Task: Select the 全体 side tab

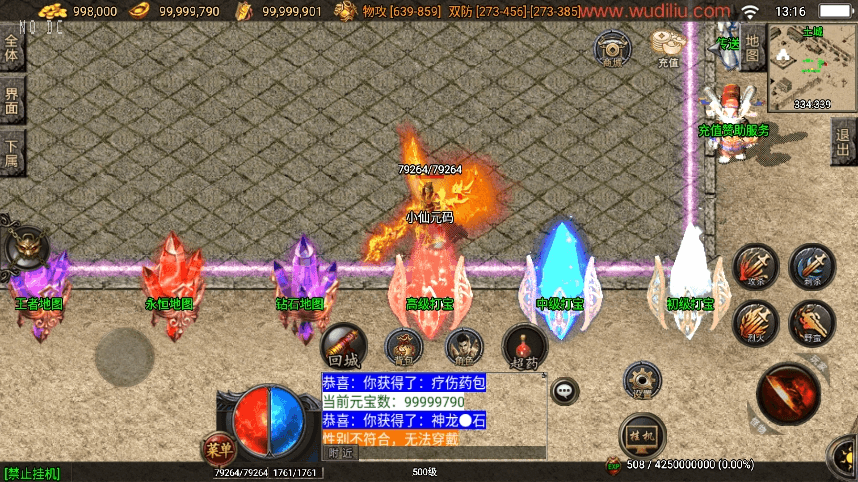Action: pos(12,48)
